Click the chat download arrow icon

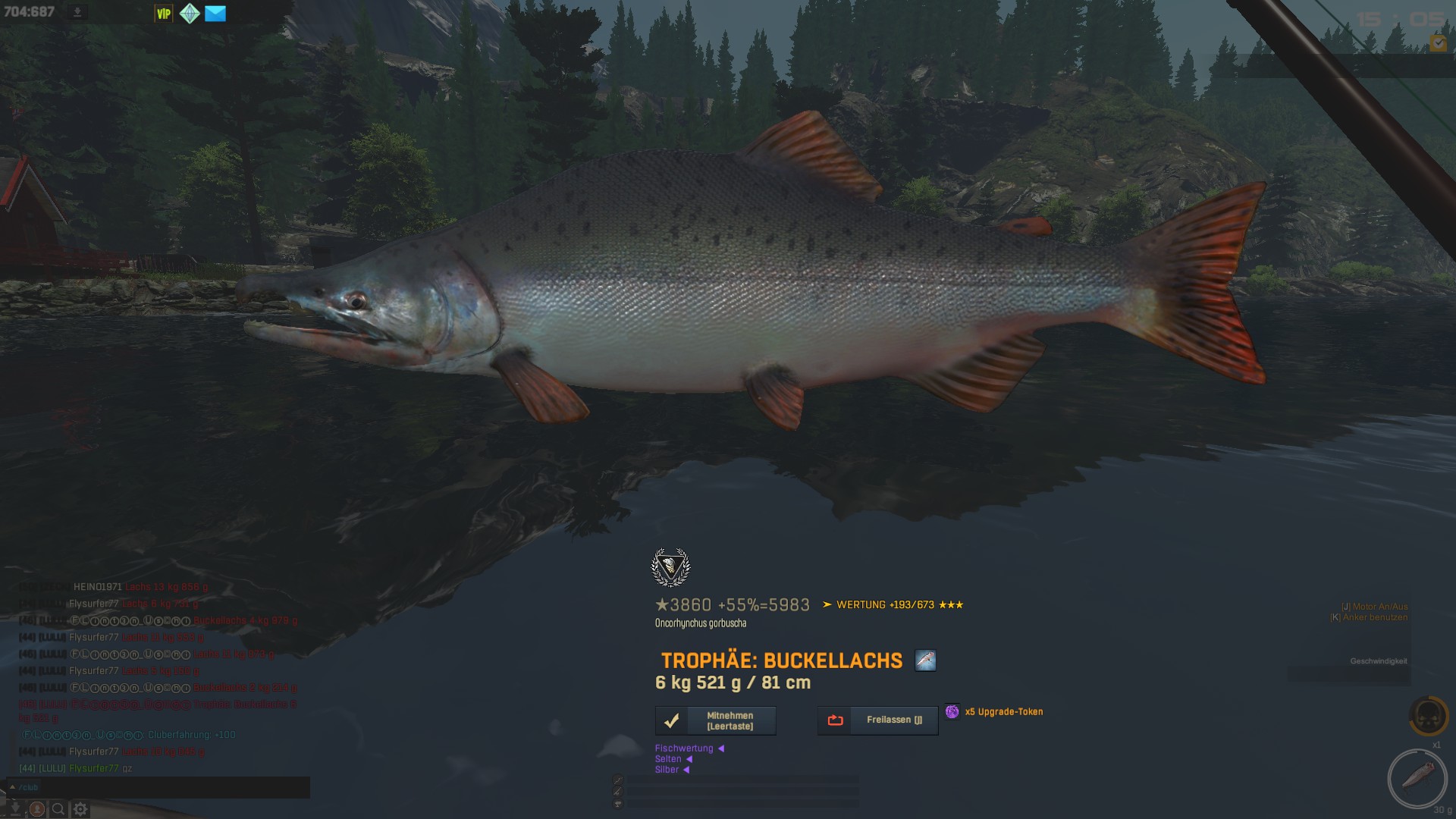15,808
